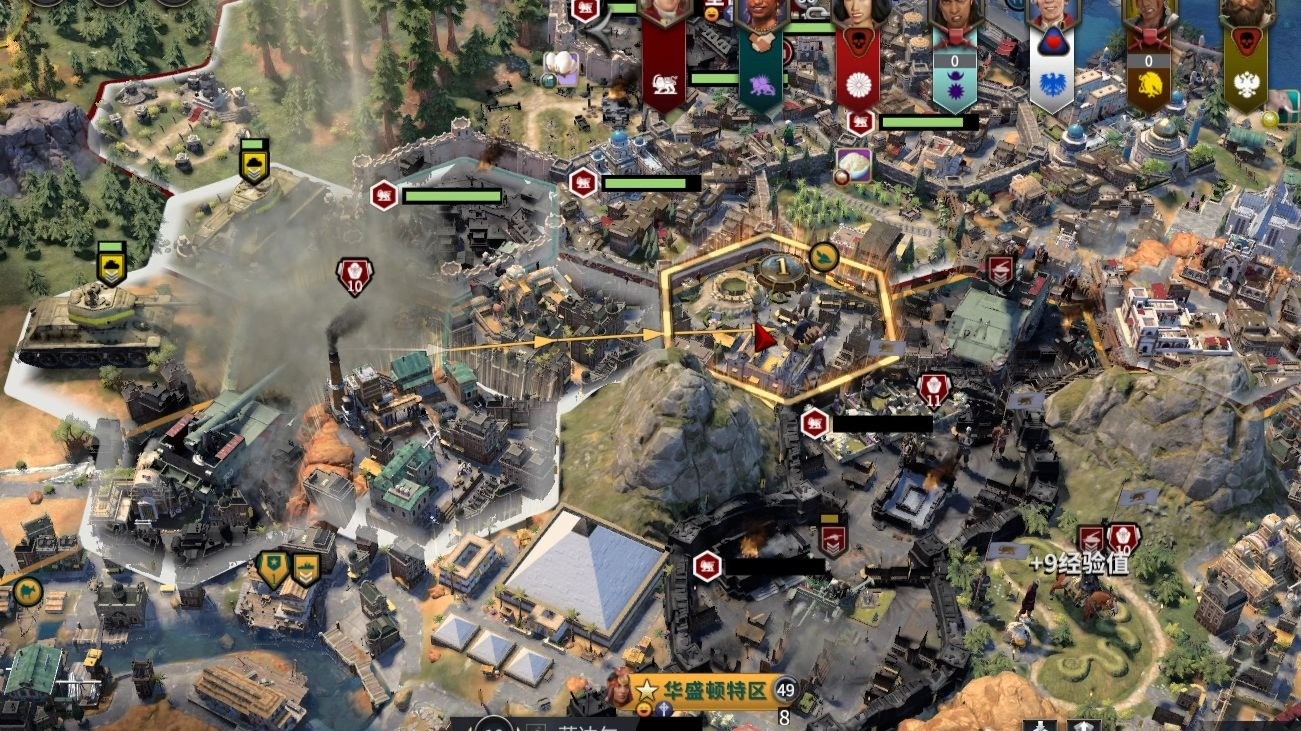The width and height of the screenshot is (1301, 731).
Task: Click the green double-chevron unit shield
Action: (305, 568)
